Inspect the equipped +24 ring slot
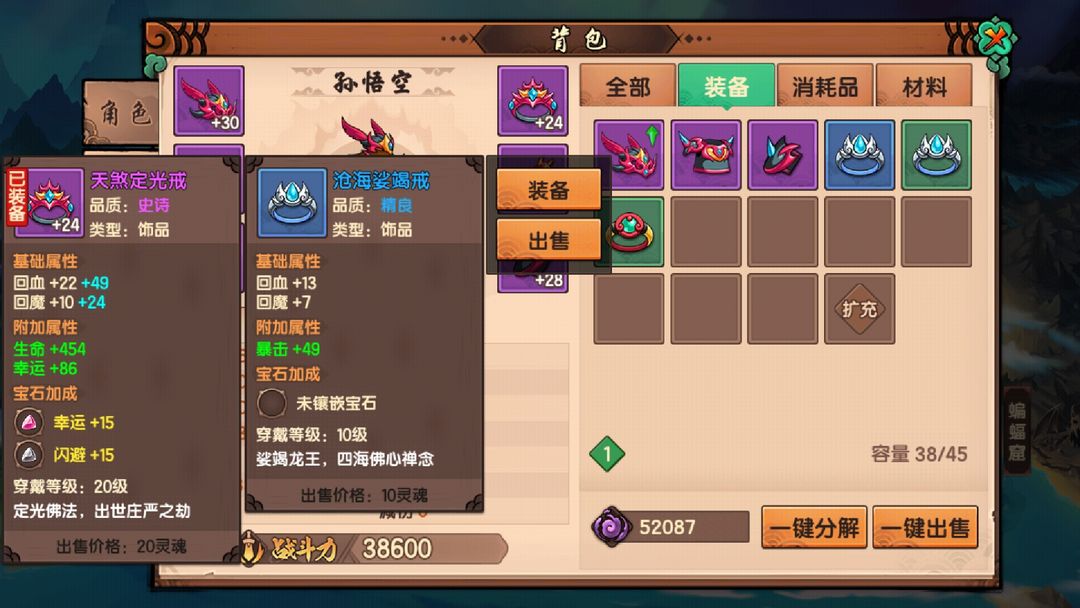This screenshot has height=608, width=1080. click(x=533, y=100)
